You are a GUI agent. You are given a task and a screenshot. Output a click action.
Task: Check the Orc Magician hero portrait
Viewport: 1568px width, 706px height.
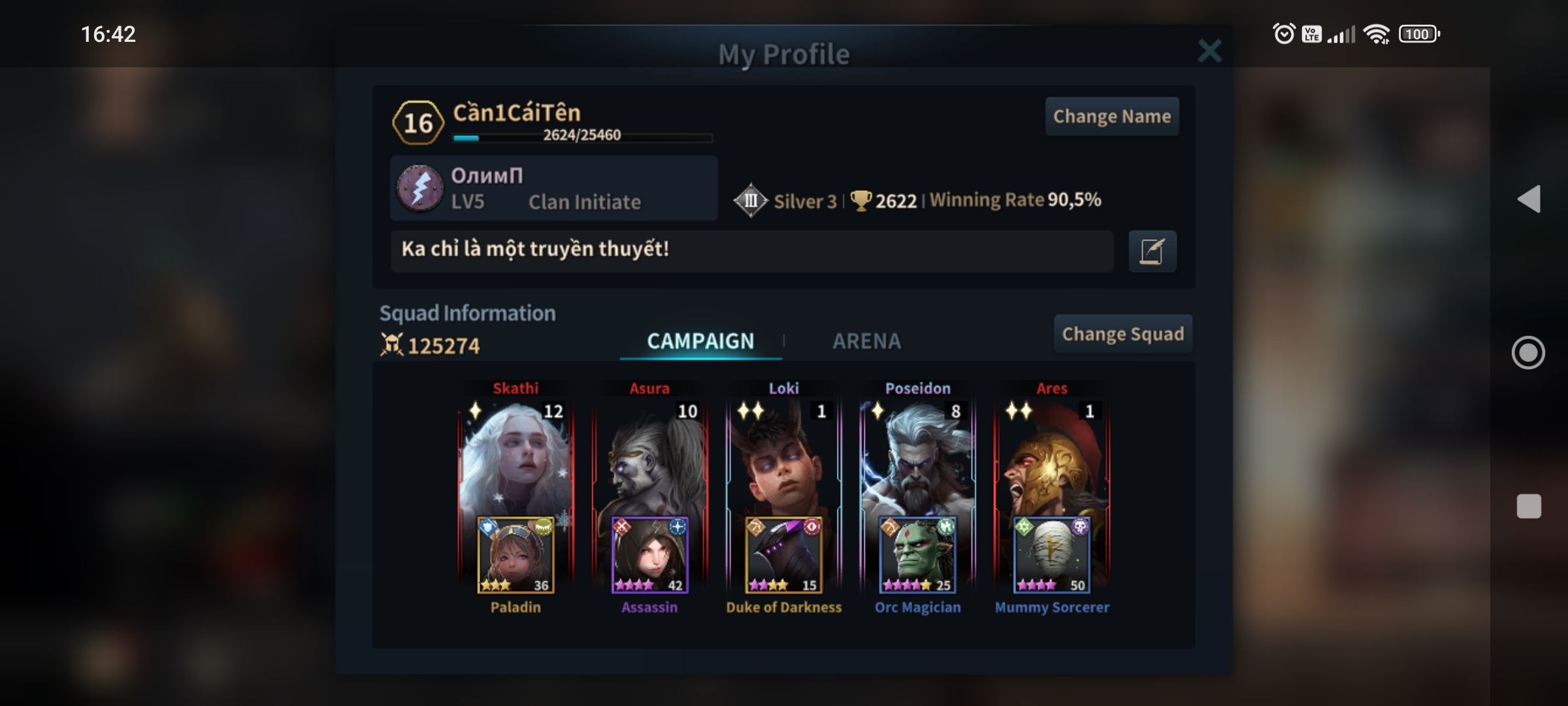click(x=918, y=556)
